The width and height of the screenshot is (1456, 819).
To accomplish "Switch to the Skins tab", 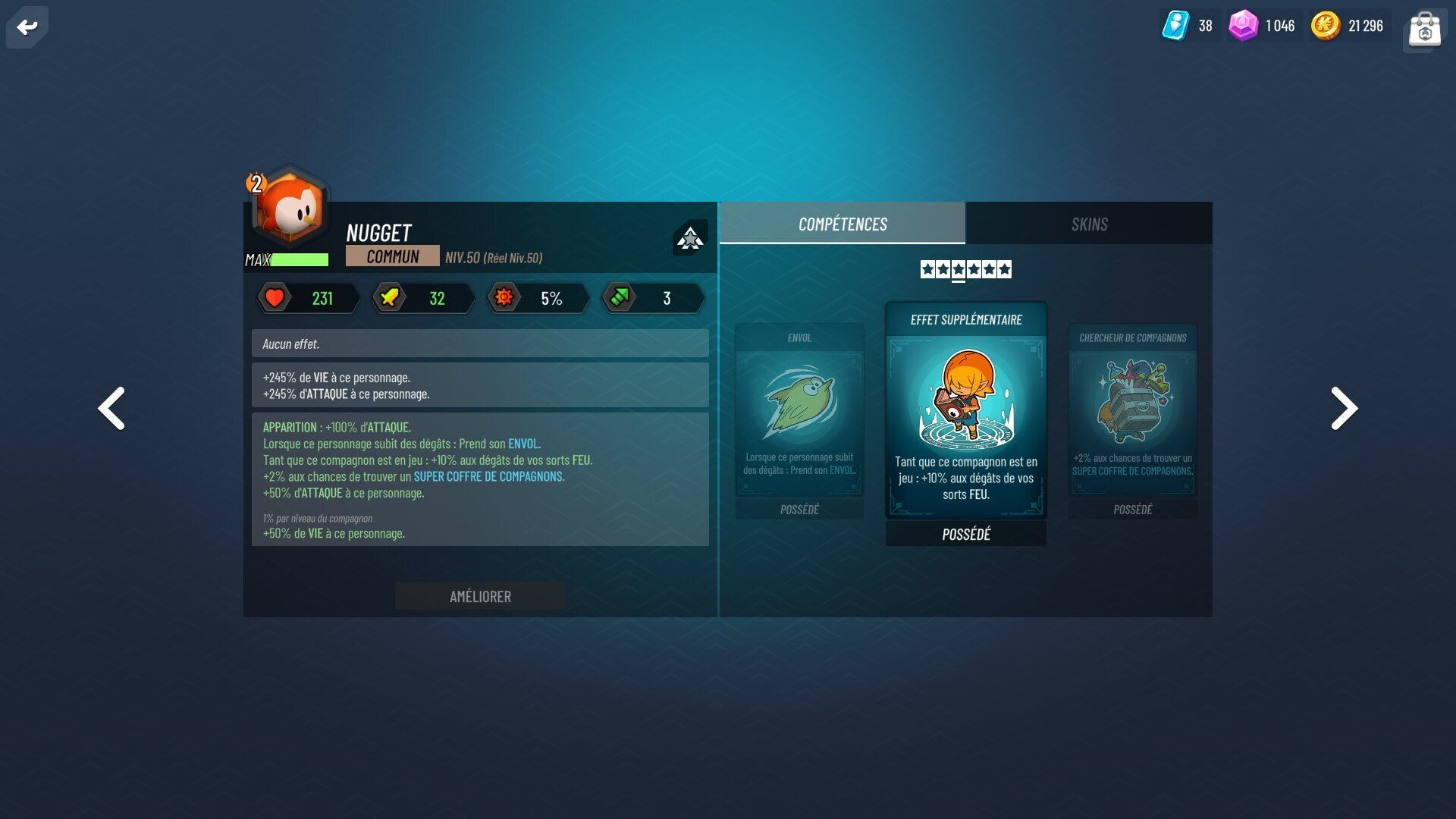I will point(1089,224).
